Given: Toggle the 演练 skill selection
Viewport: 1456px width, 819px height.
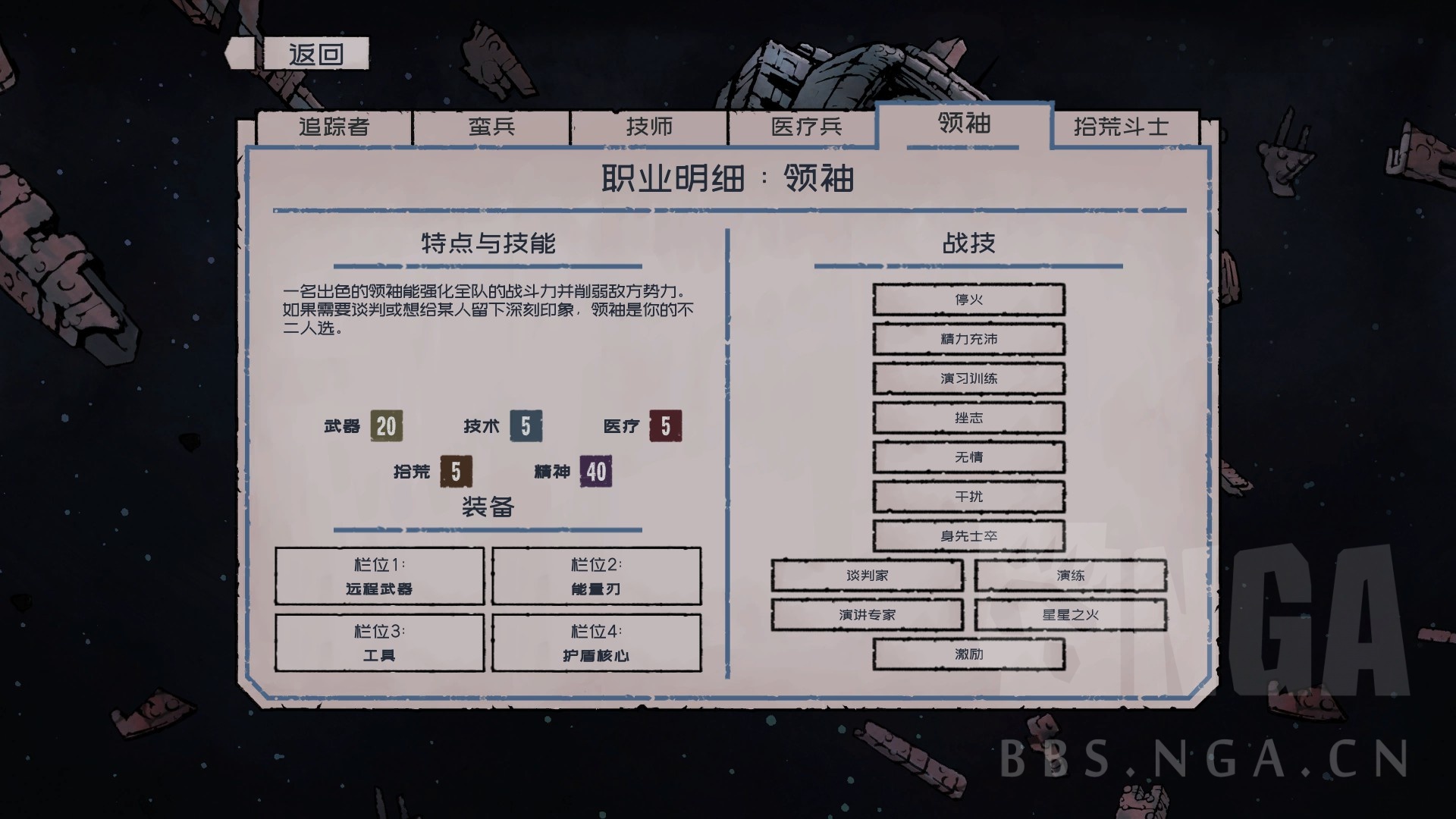Looking at the screenshot, I should pyautogui.click(x=1072, y=576).
